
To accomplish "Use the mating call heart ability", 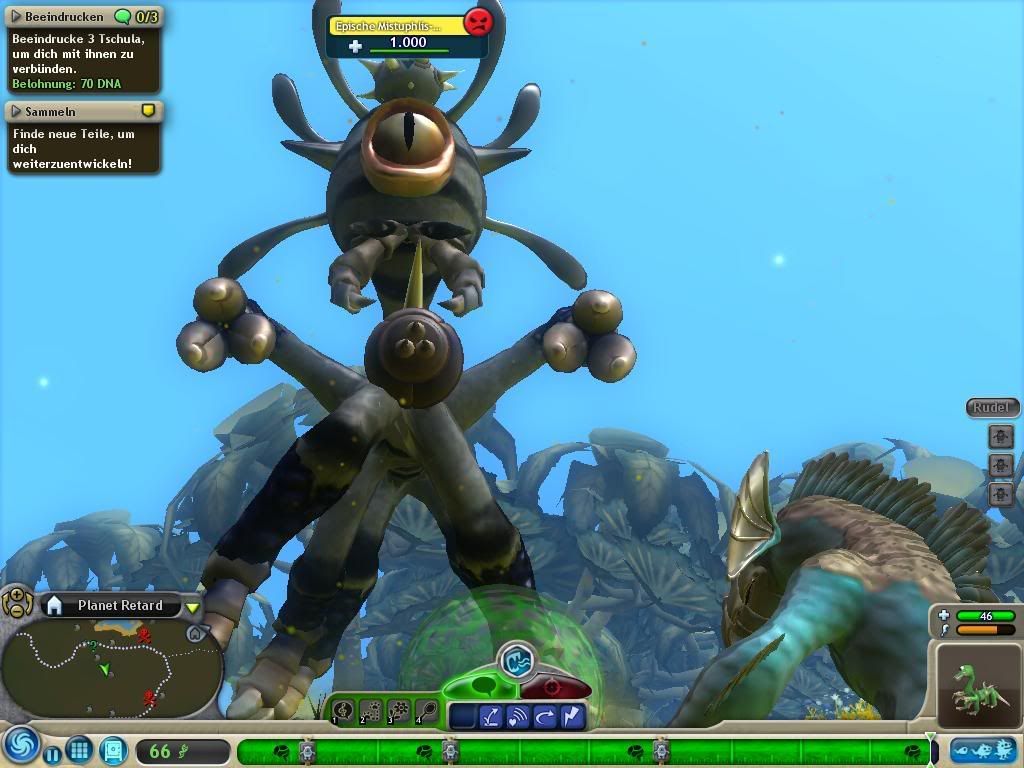I will (518, 716).
